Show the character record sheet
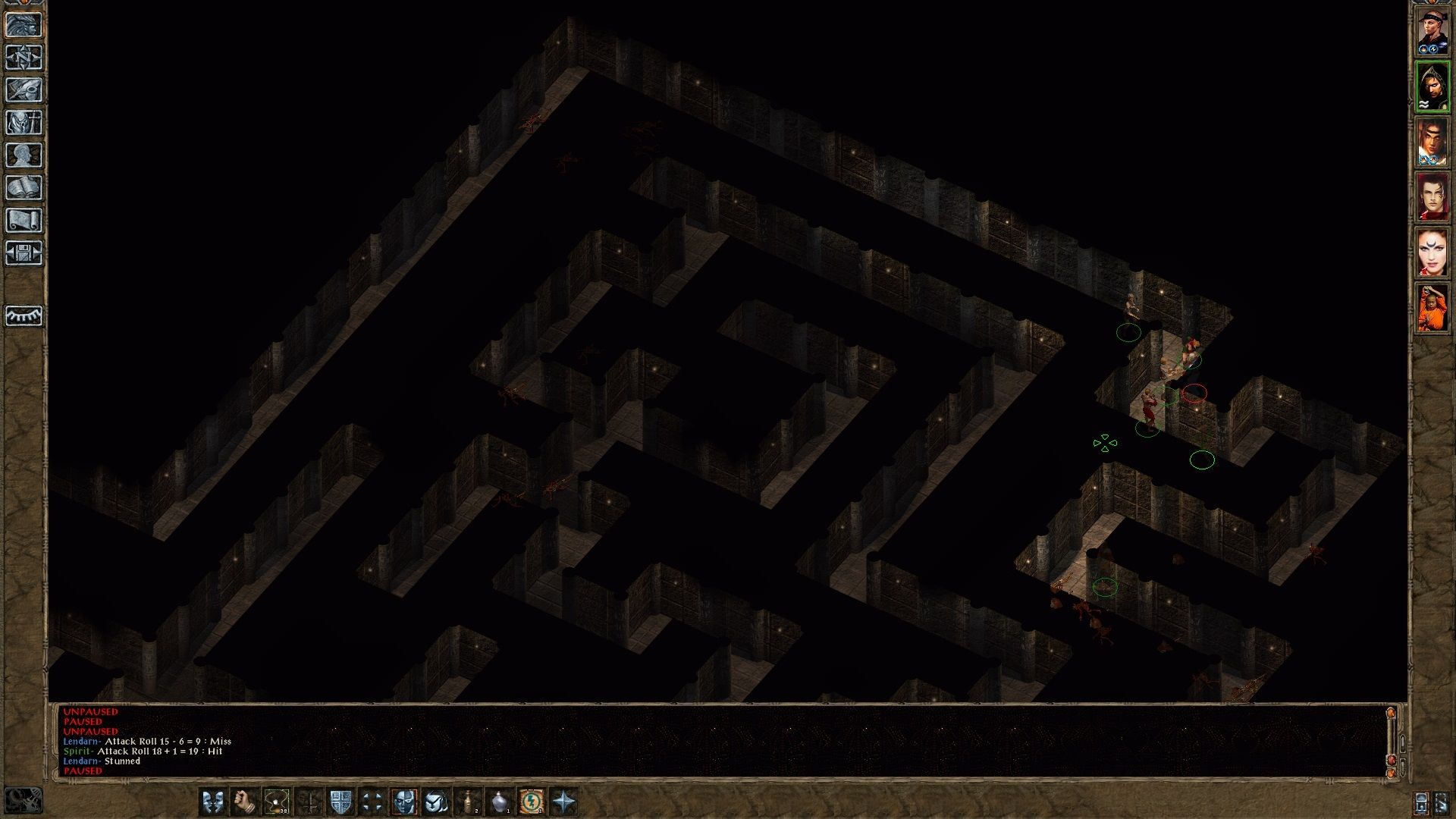 pyautogui.click(x=24, y=155)
